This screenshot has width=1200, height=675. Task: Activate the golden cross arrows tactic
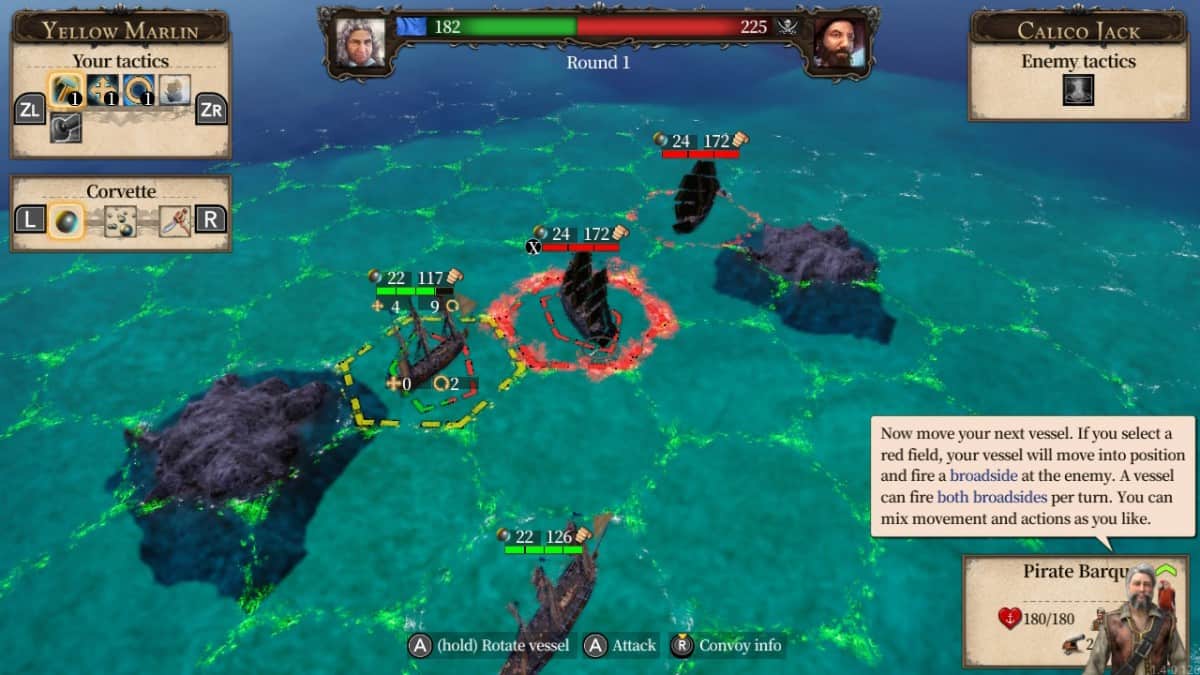102,90
